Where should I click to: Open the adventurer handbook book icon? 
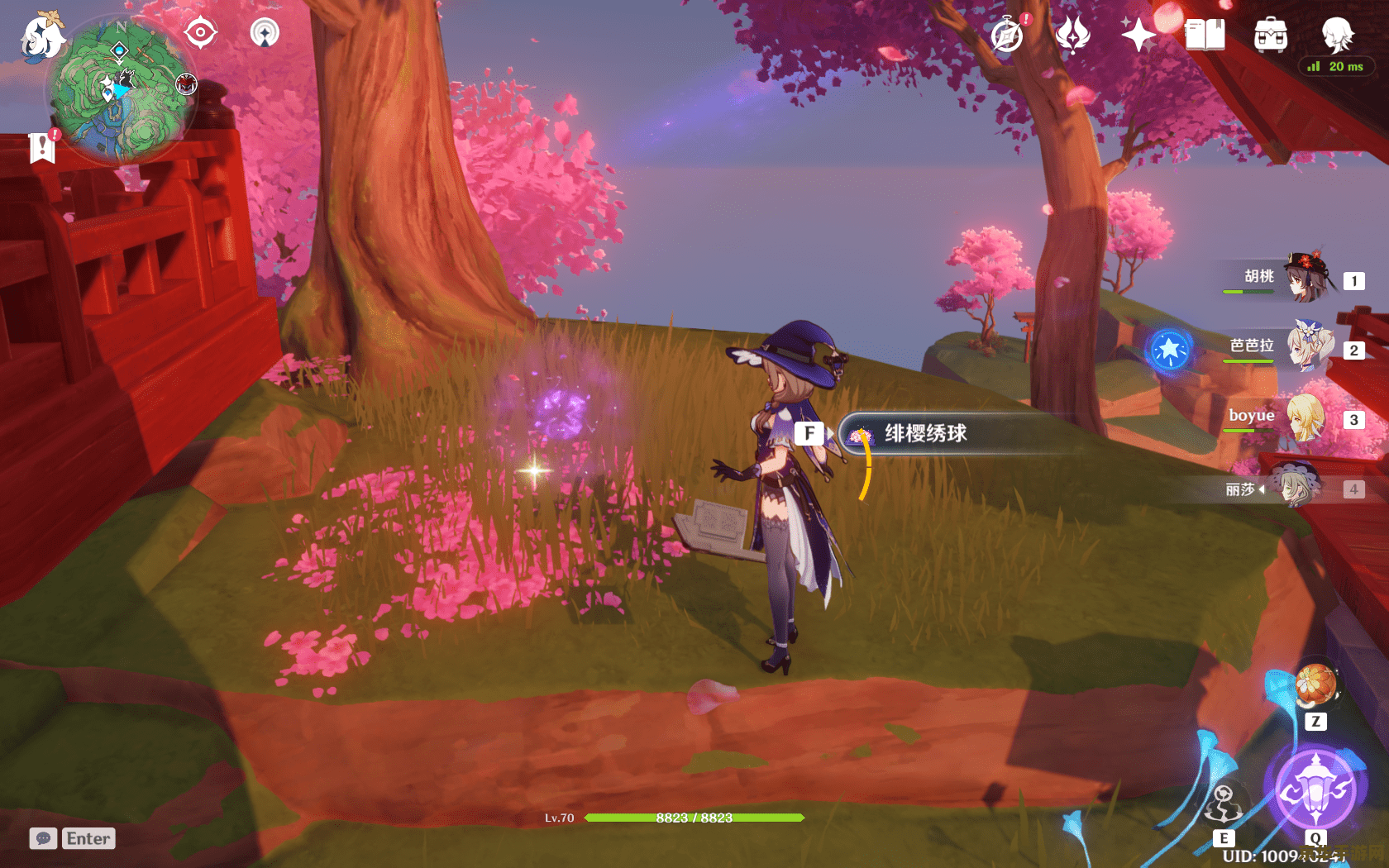pos(1205,36)
